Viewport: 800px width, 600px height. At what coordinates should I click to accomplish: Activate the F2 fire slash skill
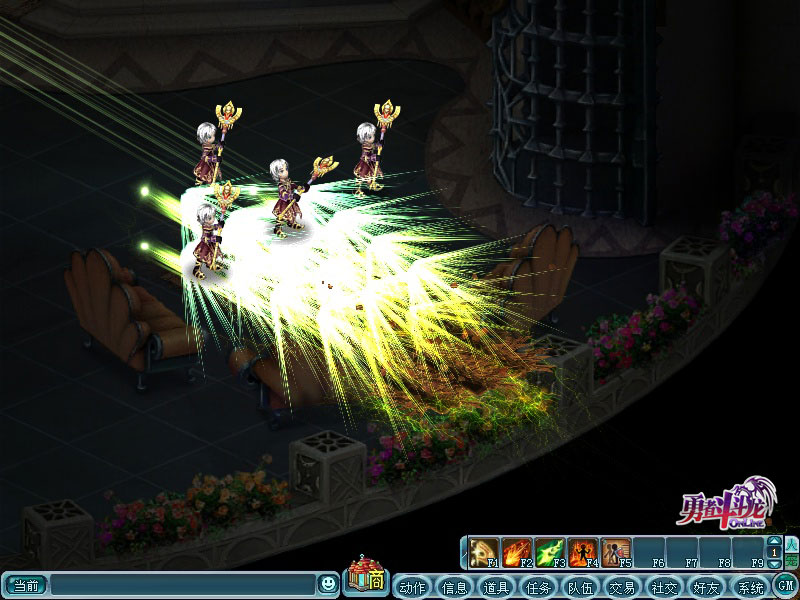[x=518, y=552]
